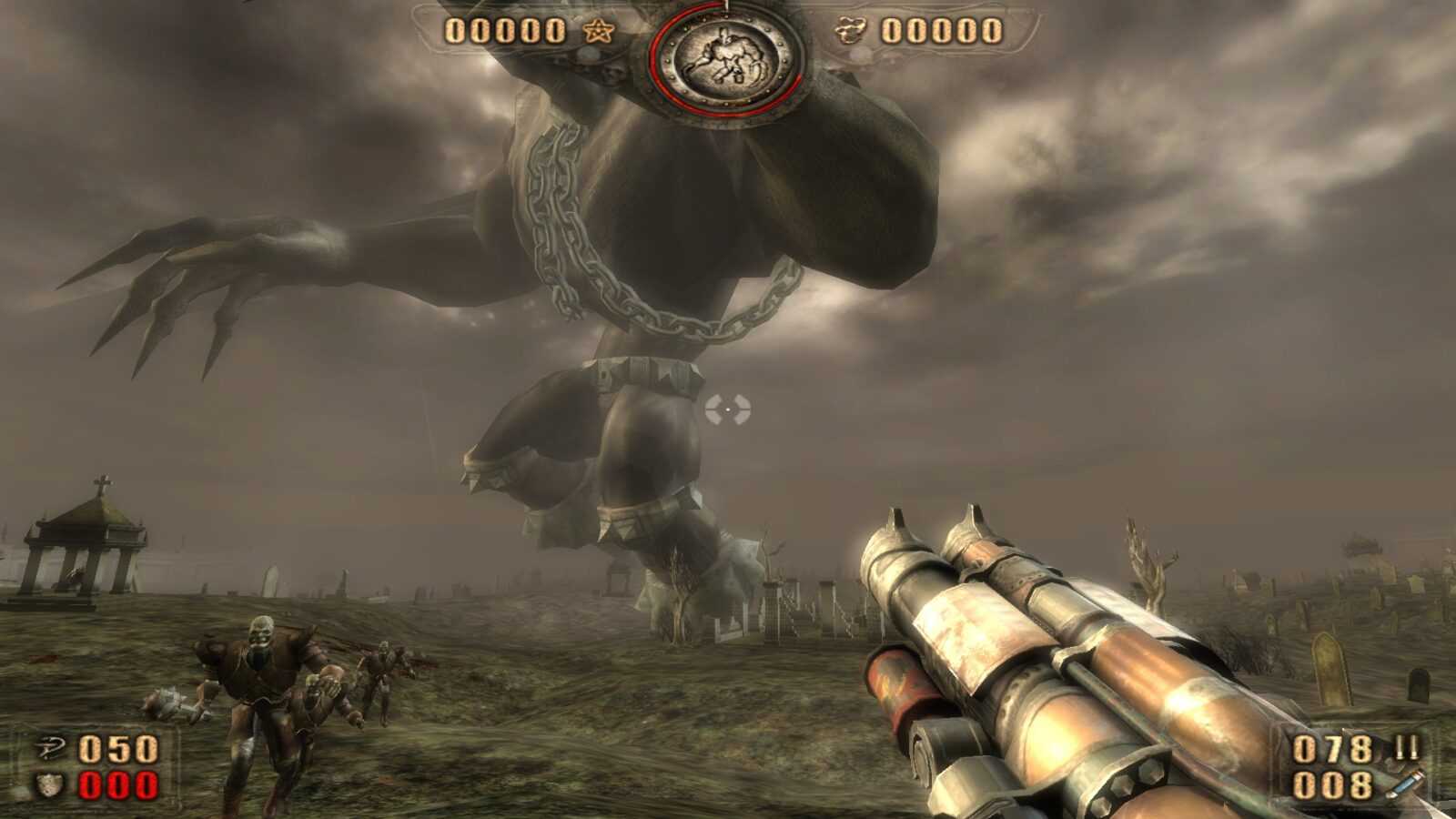Click the gold coins icon
This screenshot has width=1456, height=819.
[x=851, y=32]
